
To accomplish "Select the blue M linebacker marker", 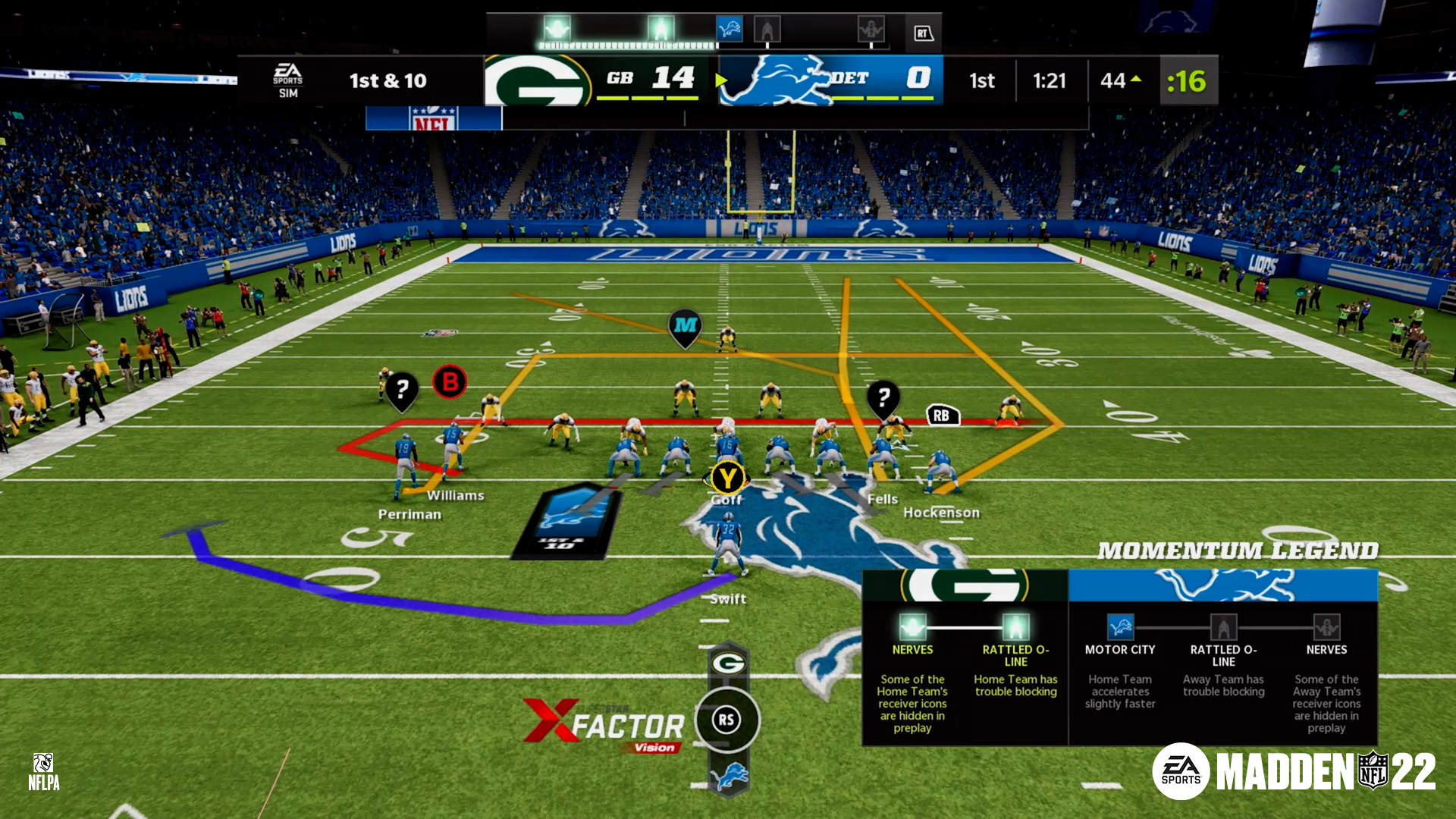I will pyautogui.click(x=685, y=325).
